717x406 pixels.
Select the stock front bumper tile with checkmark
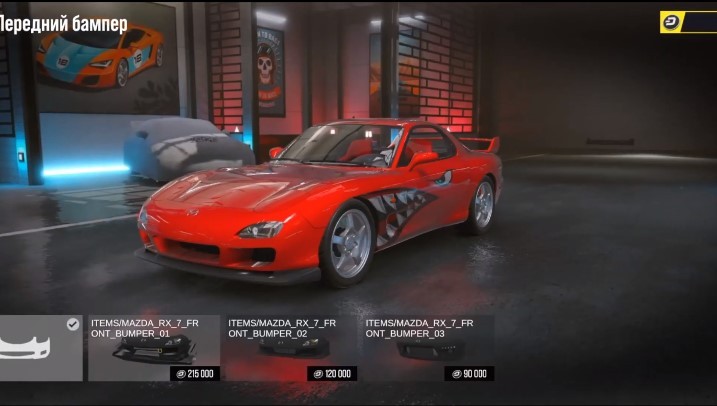coord(40,348)
